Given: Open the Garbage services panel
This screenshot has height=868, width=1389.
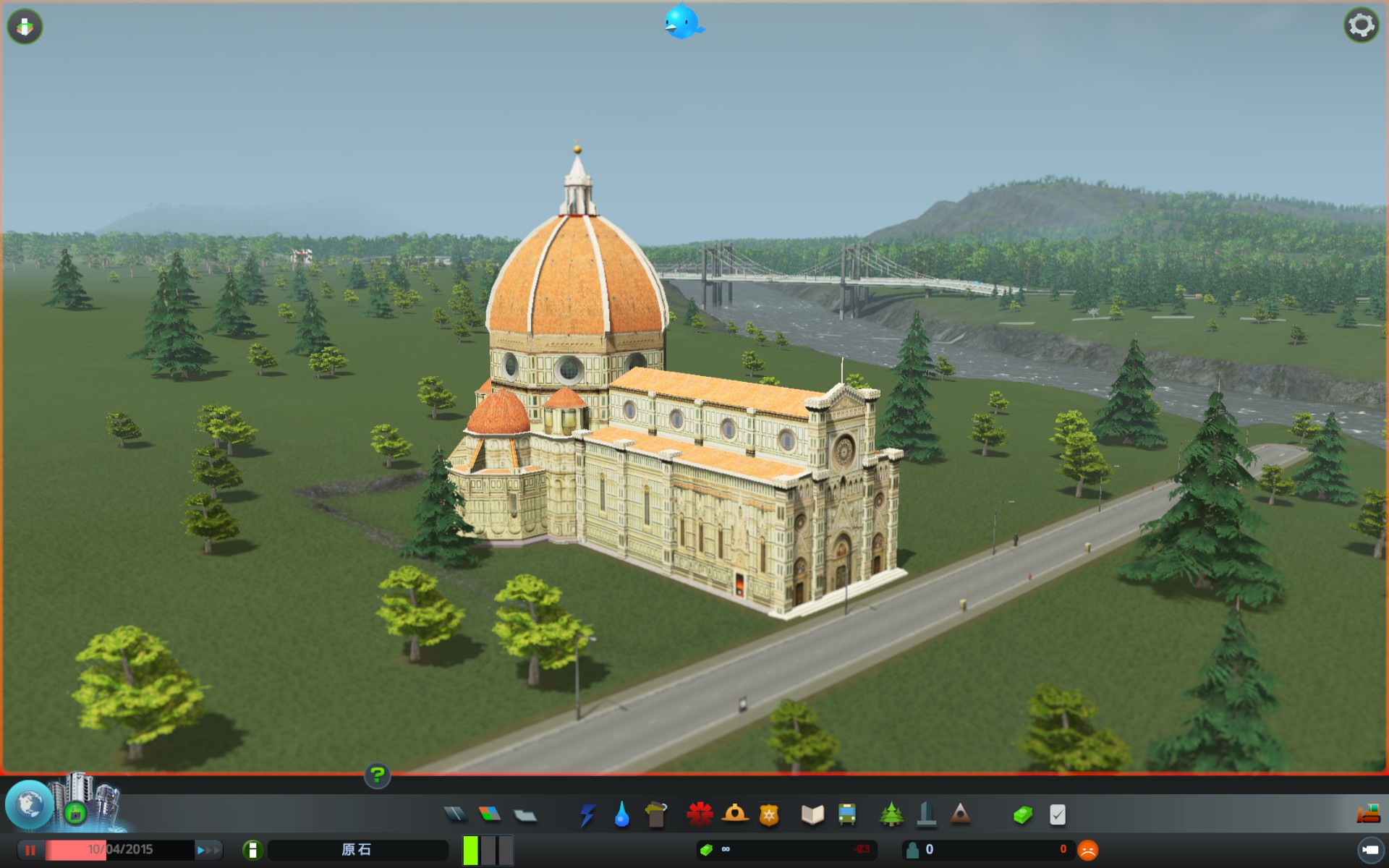Looking at the screenshot, I should 655,814.
